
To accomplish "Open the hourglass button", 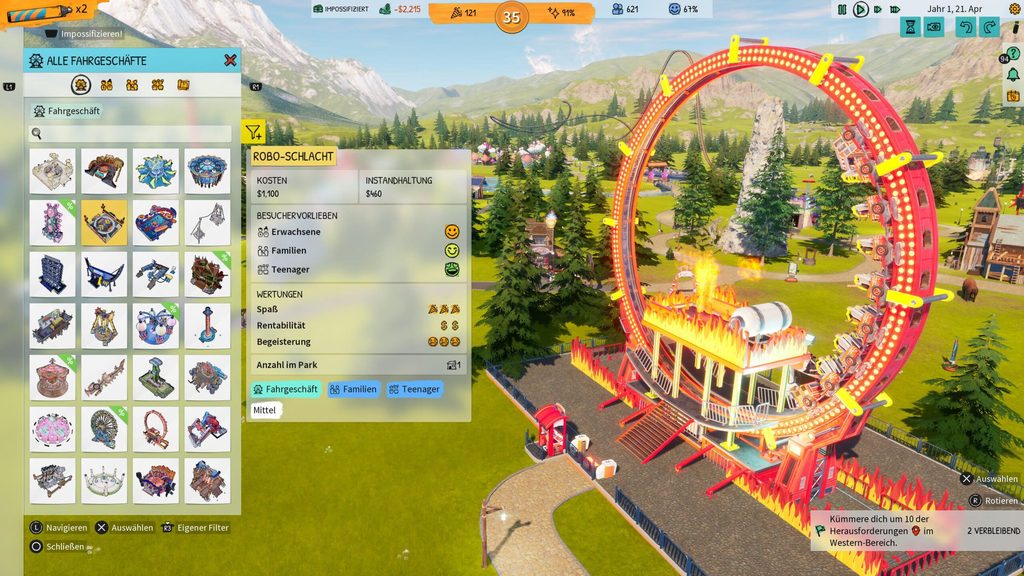I will [911, 27].
